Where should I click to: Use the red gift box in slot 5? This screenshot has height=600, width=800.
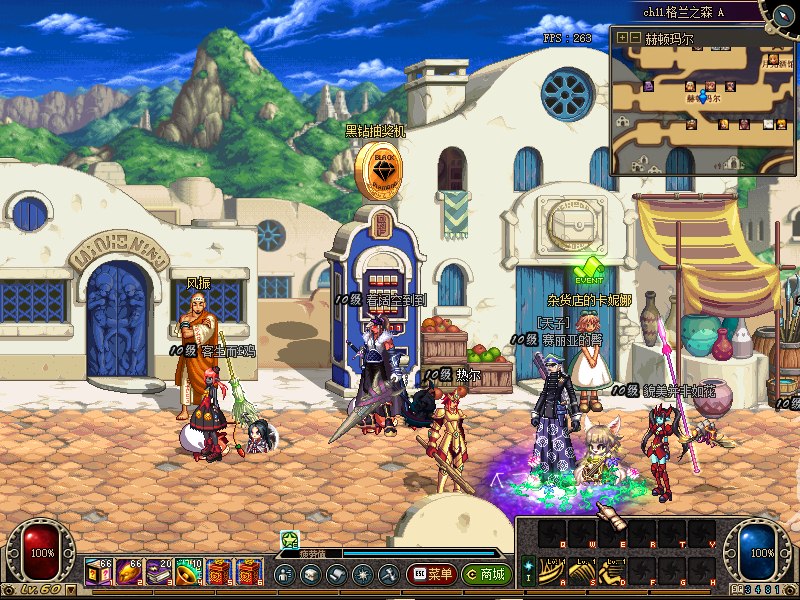click(x=219, y=572)
